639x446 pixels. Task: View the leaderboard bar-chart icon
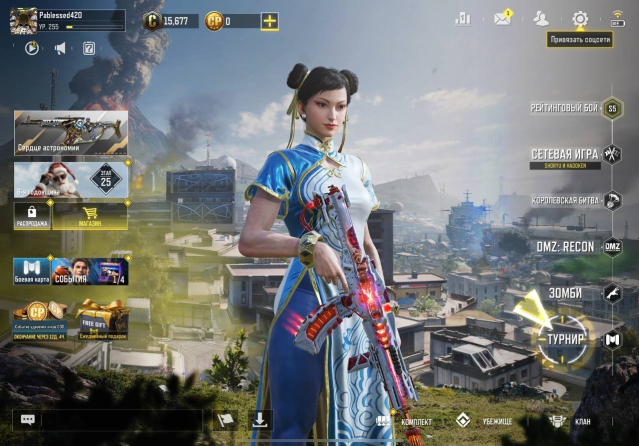[463, 18]
